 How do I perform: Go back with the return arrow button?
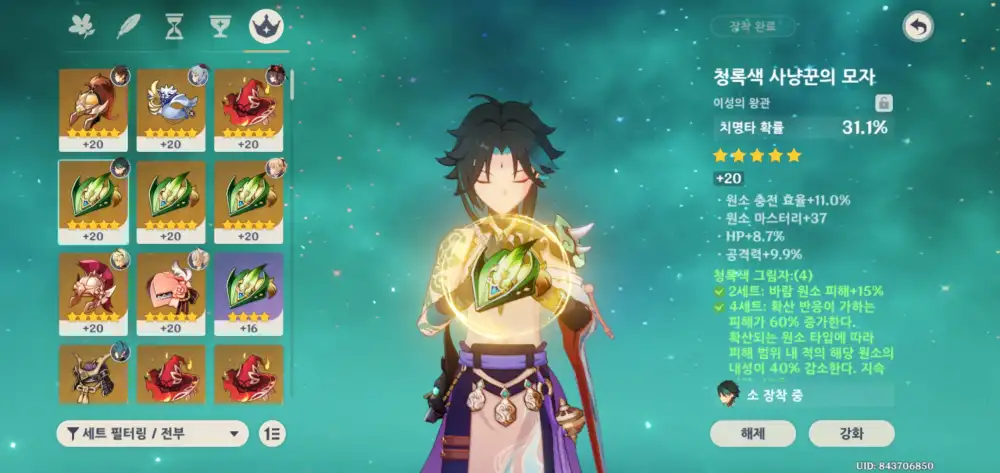click(917, 27)
